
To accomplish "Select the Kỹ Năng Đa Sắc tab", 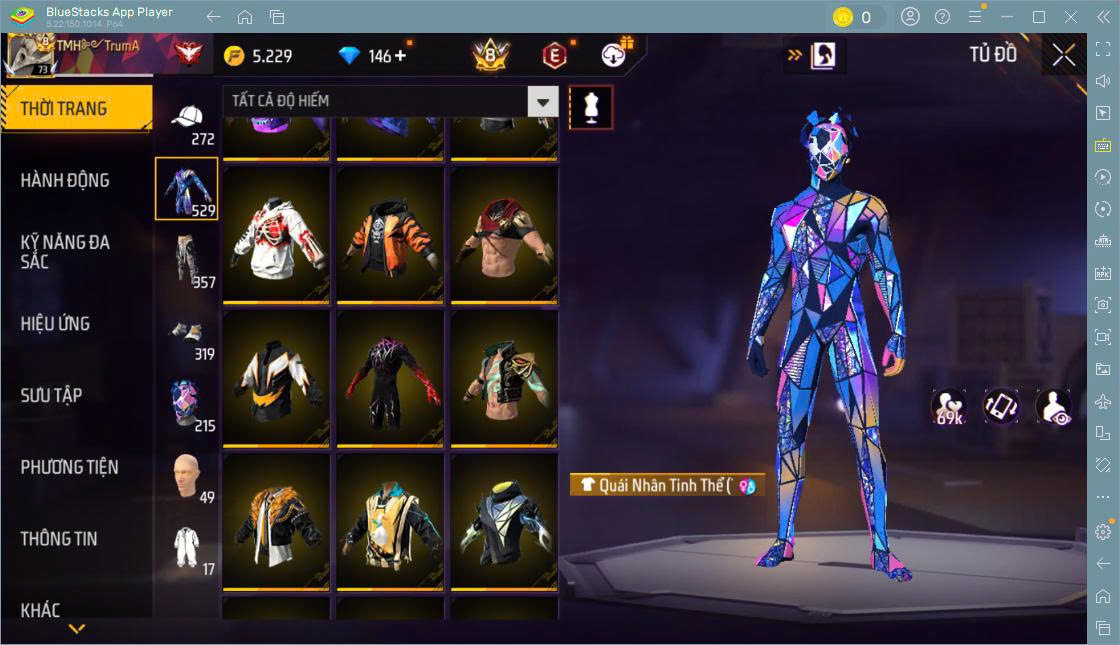I will [66, 252].
